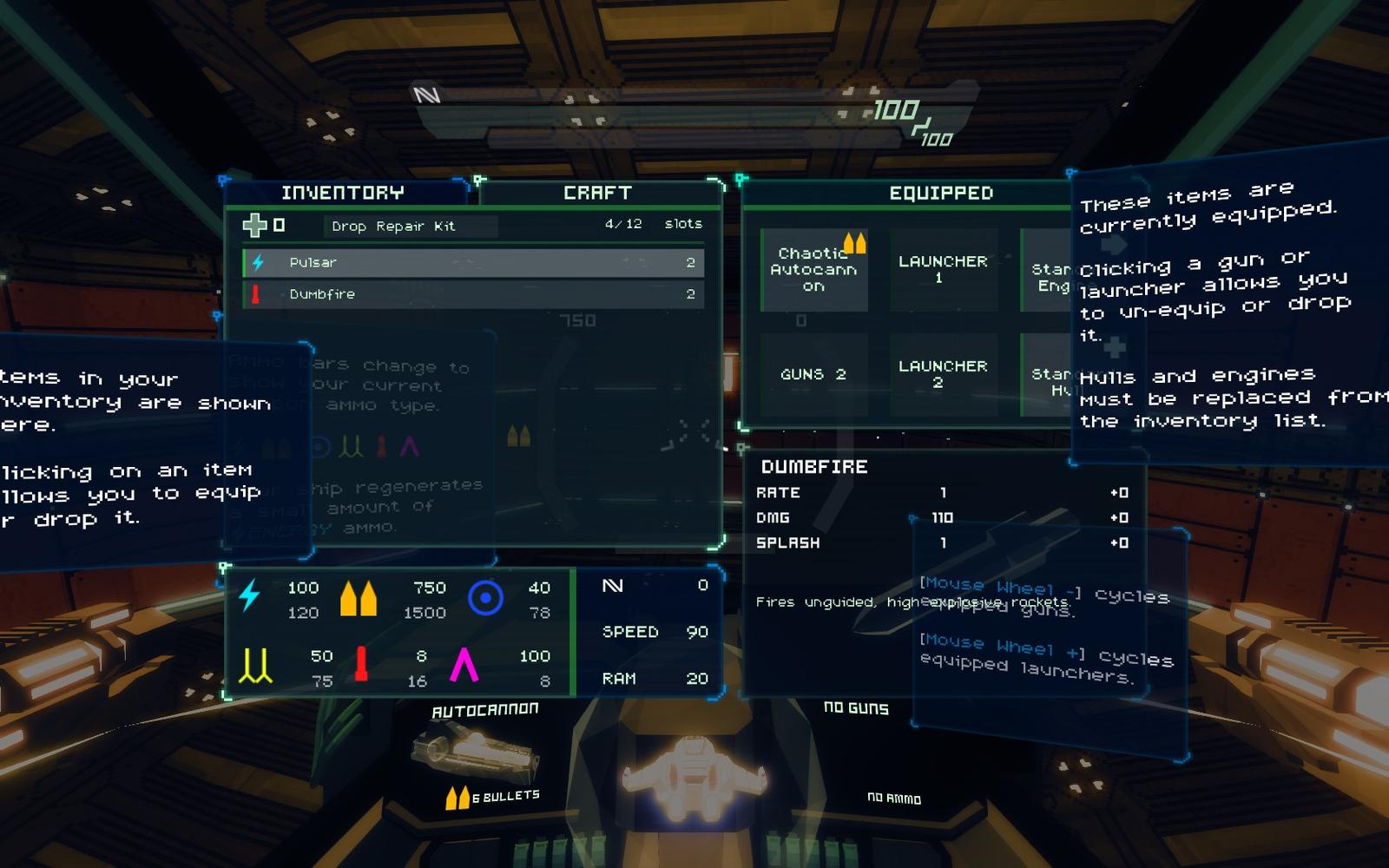Select the Chaotic Autocannon equipped slot
The height and width of the screenshot is (868, 1389).
coord(813,270)
